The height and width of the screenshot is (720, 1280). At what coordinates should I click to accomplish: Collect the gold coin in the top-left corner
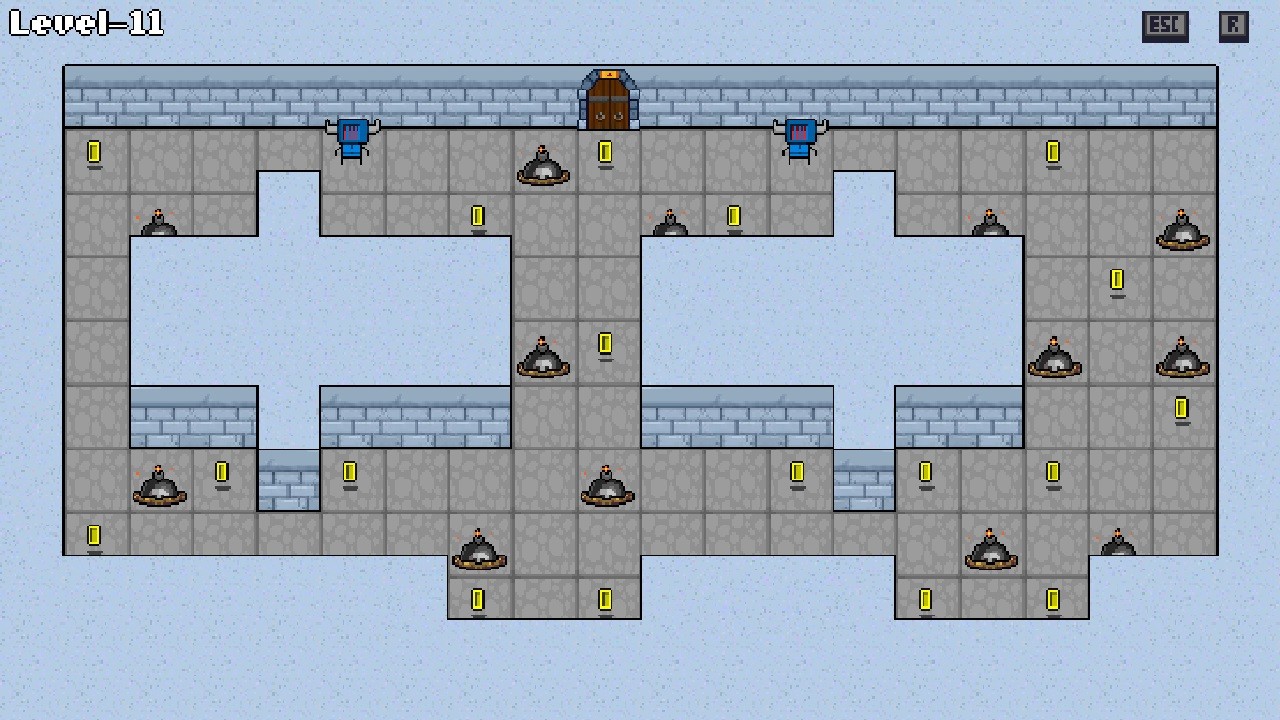(95, 153)
